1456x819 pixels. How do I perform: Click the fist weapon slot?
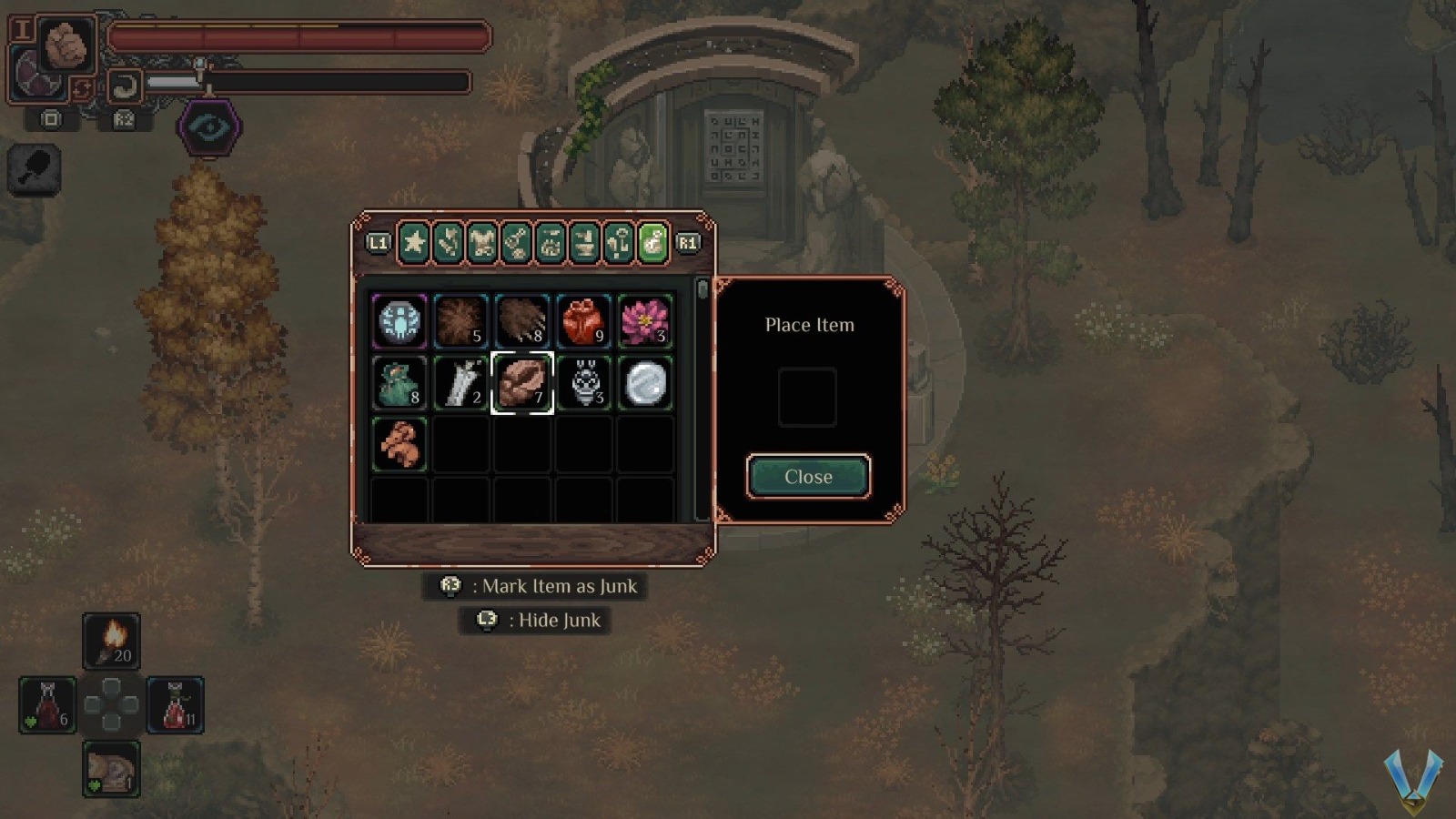(x=66, y=45)
